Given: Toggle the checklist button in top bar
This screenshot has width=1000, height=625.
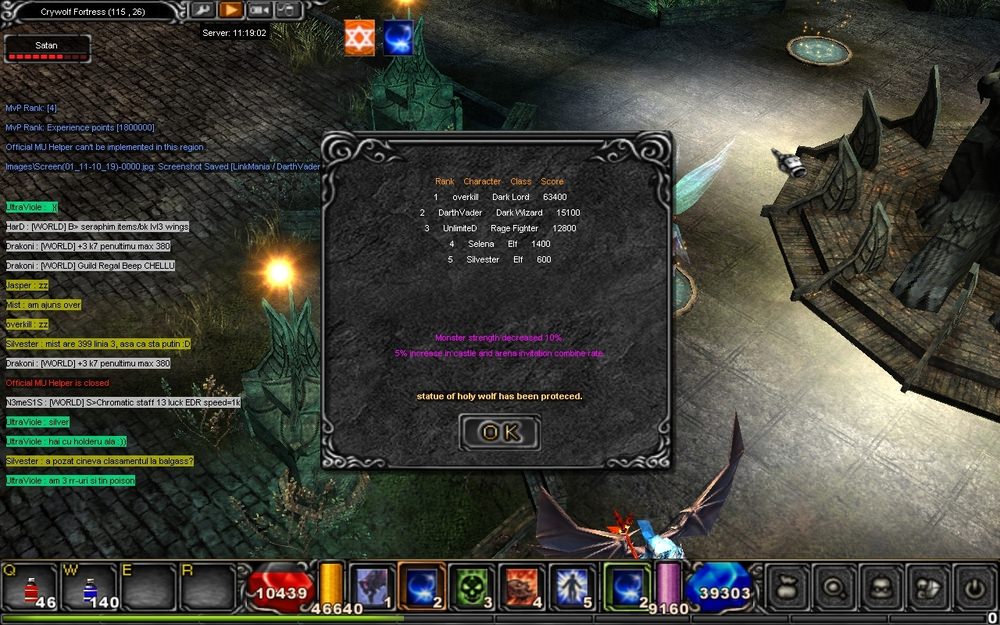Looking at the screenshot, I should coord(287,10).
